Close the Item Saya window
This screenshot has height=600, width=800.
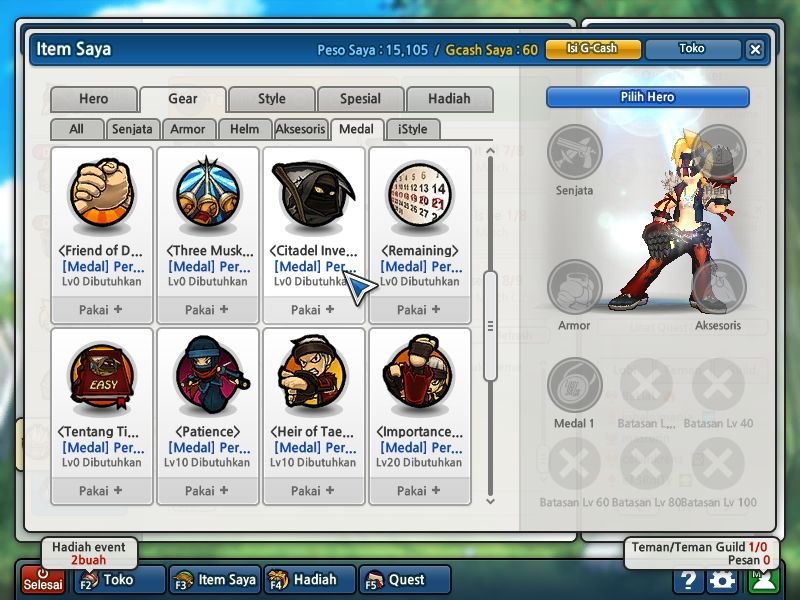click(755, 49)
